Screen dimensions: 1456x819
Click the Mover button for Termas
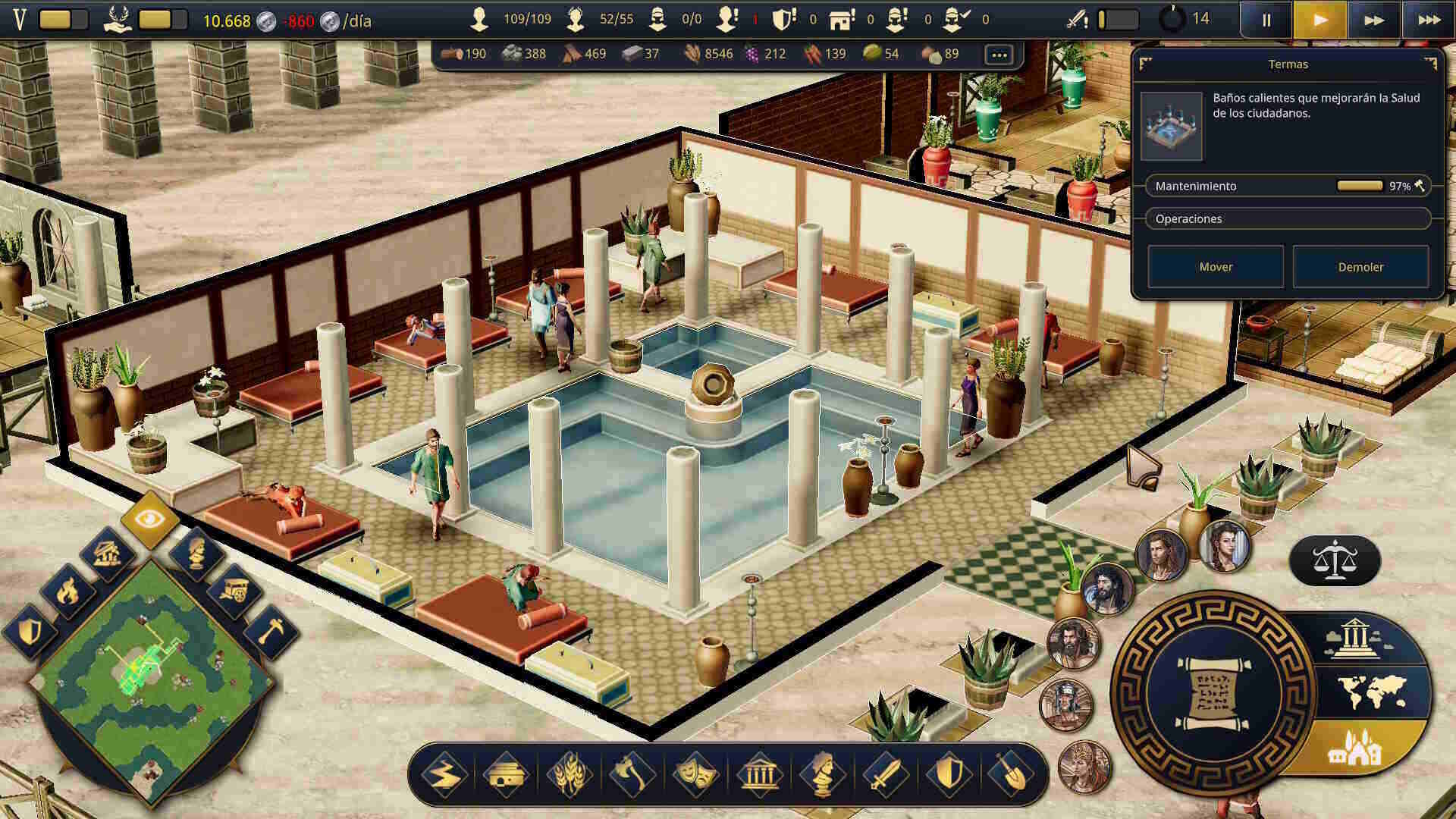point(1215,267)
